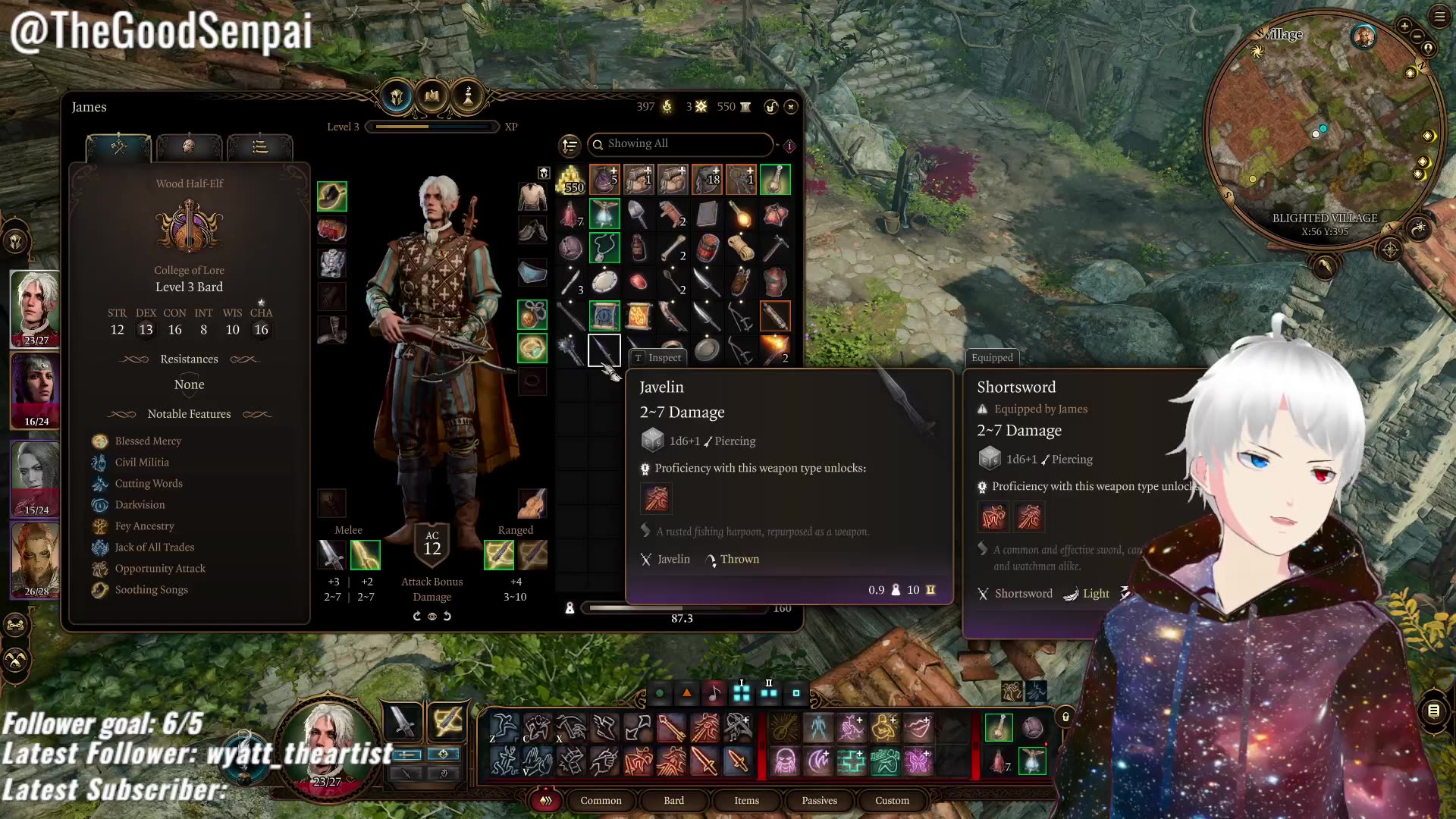Image resolution: width=1456 pixels, height=819 pixels.
Task: Select the Javelin inventory slot
Action: pyautogui.click(x=604, y=350)
